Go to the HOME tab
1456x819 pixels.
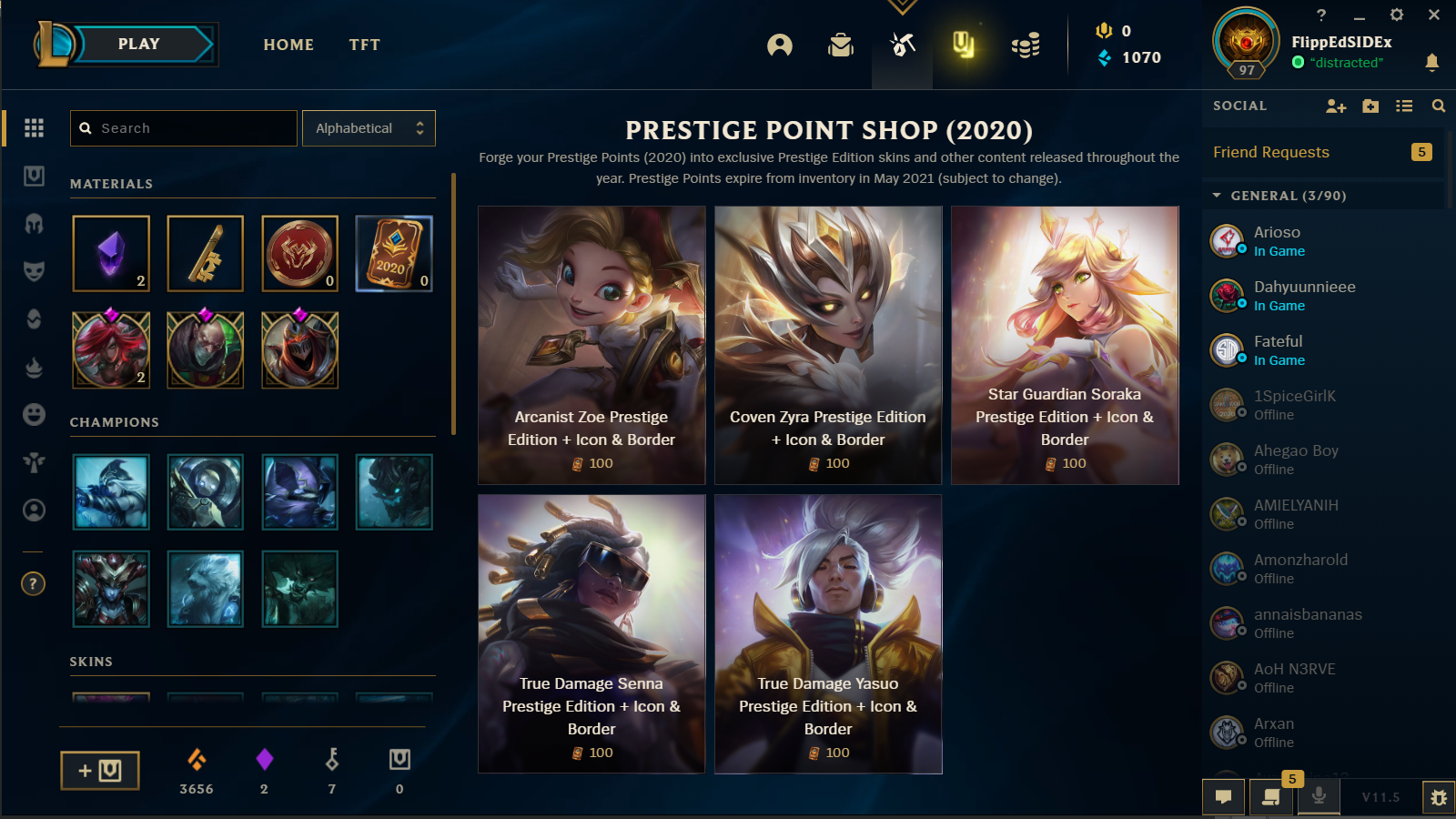coord(288,45)
